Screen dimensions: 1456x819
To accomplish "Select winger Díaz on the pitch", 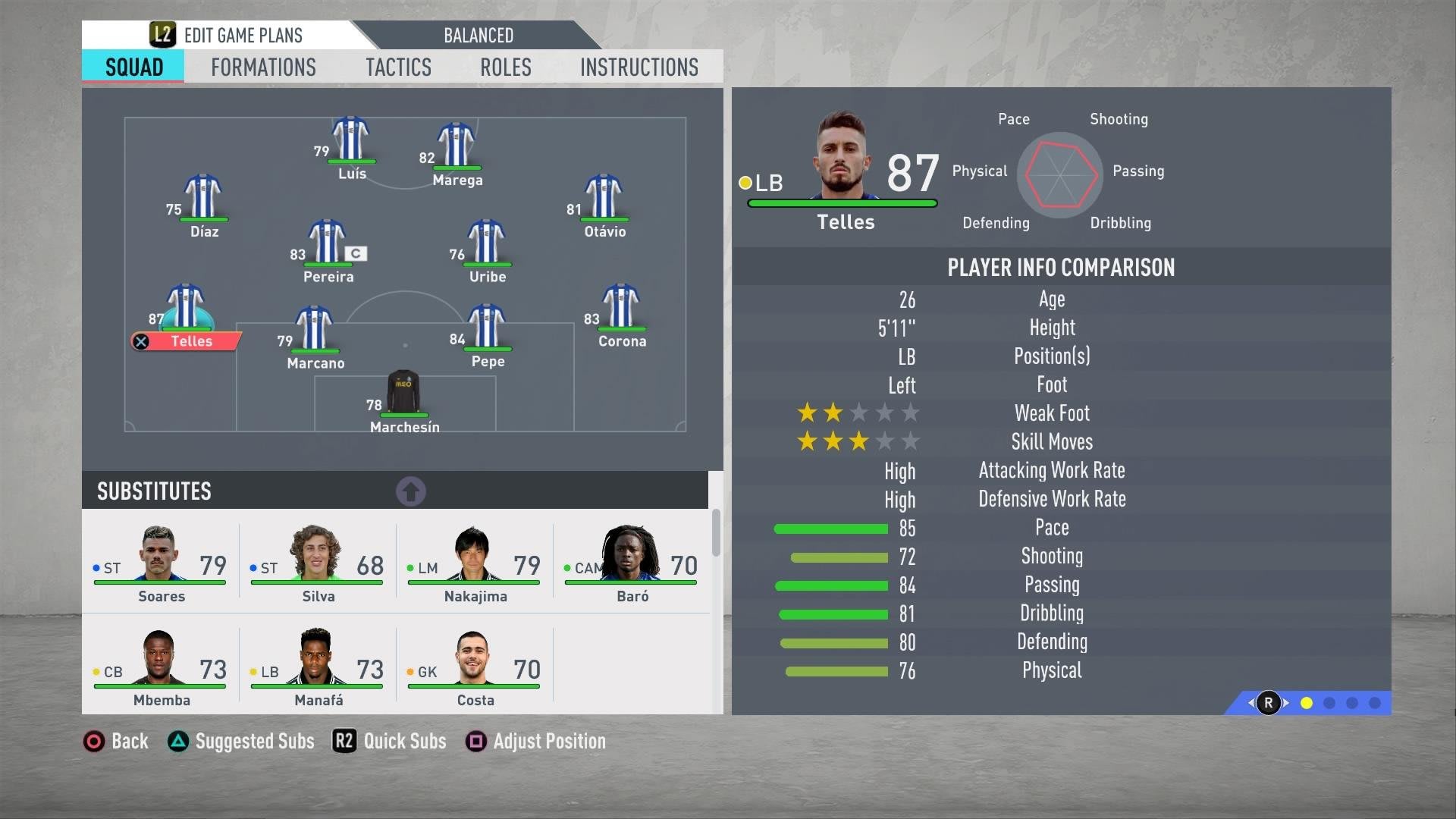I will 203,198.
